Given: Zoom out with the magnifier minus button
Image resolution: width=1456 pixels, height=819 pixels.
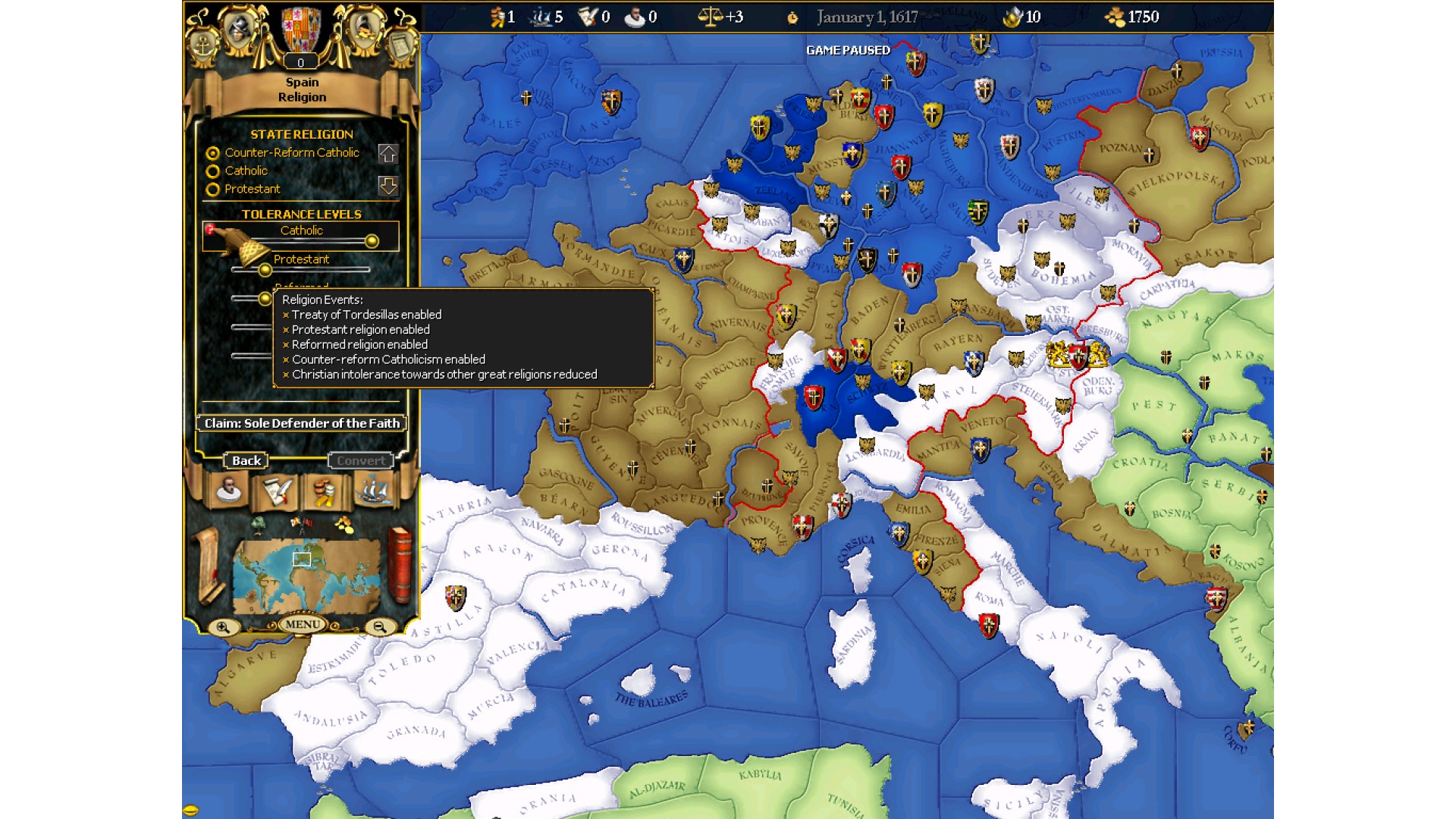Looking at the screenshot, I should [380, 627].
